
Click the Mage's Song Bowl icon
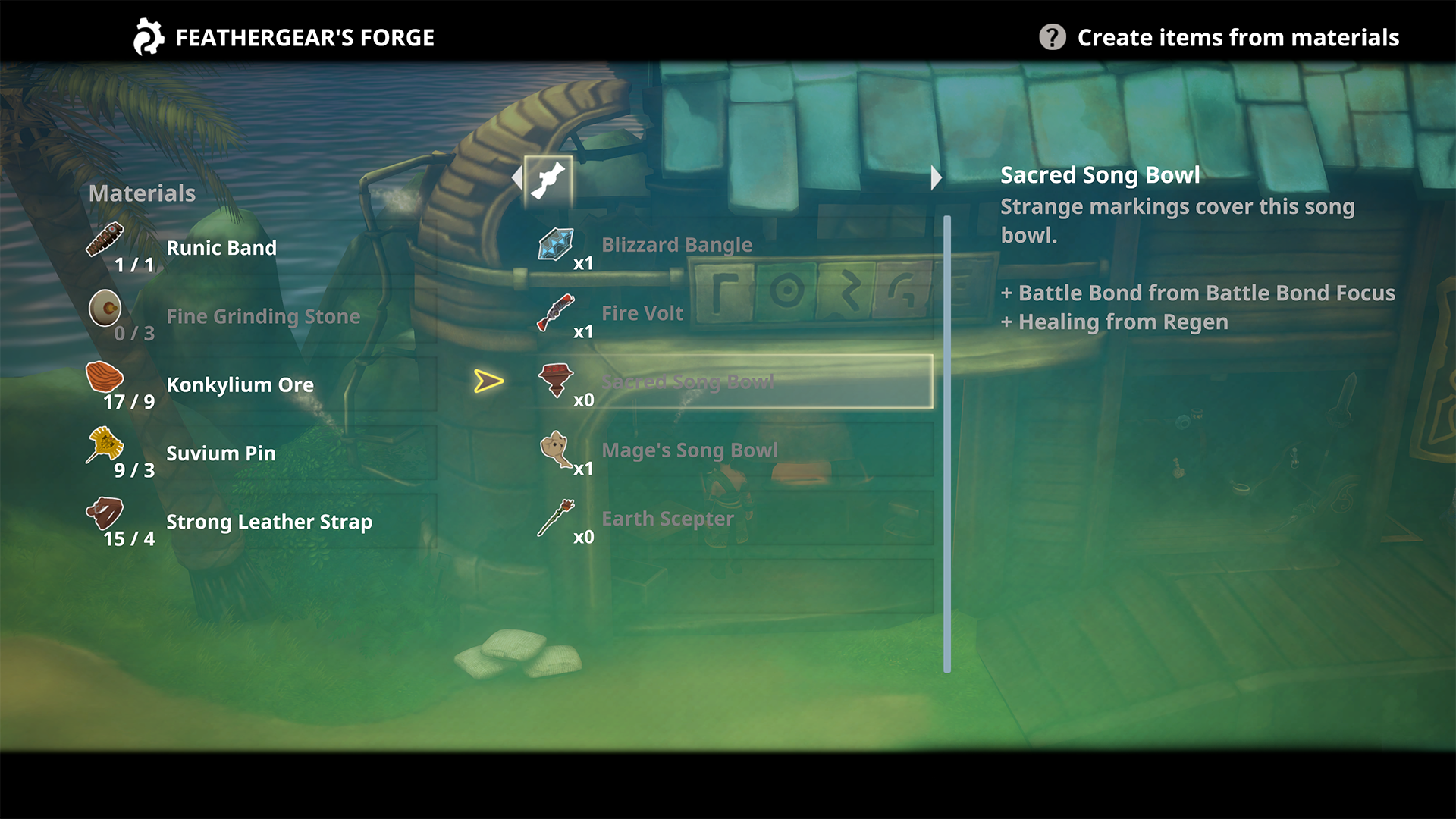555,450
